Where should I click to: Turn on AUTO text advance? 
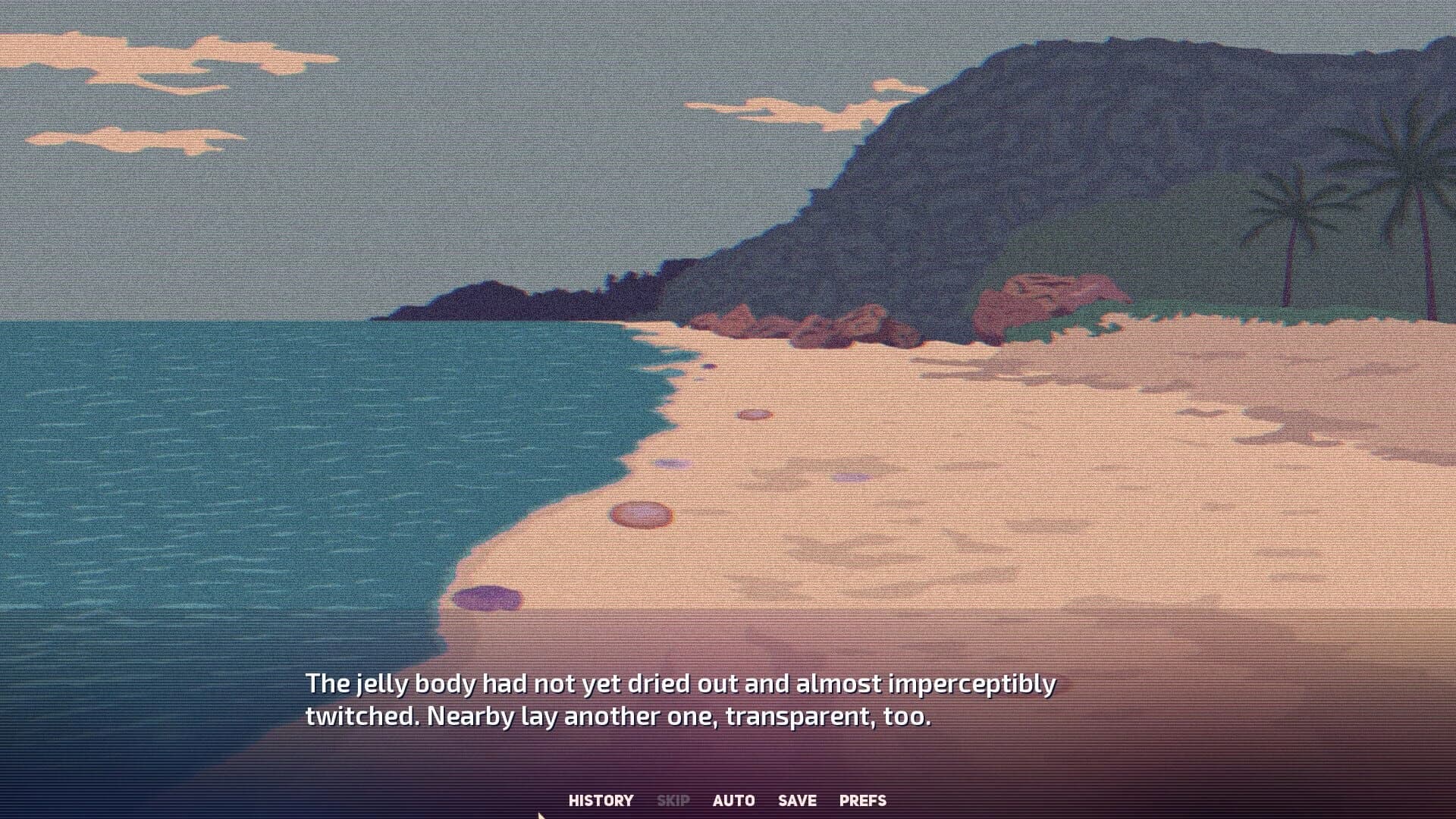coord(733,800)
